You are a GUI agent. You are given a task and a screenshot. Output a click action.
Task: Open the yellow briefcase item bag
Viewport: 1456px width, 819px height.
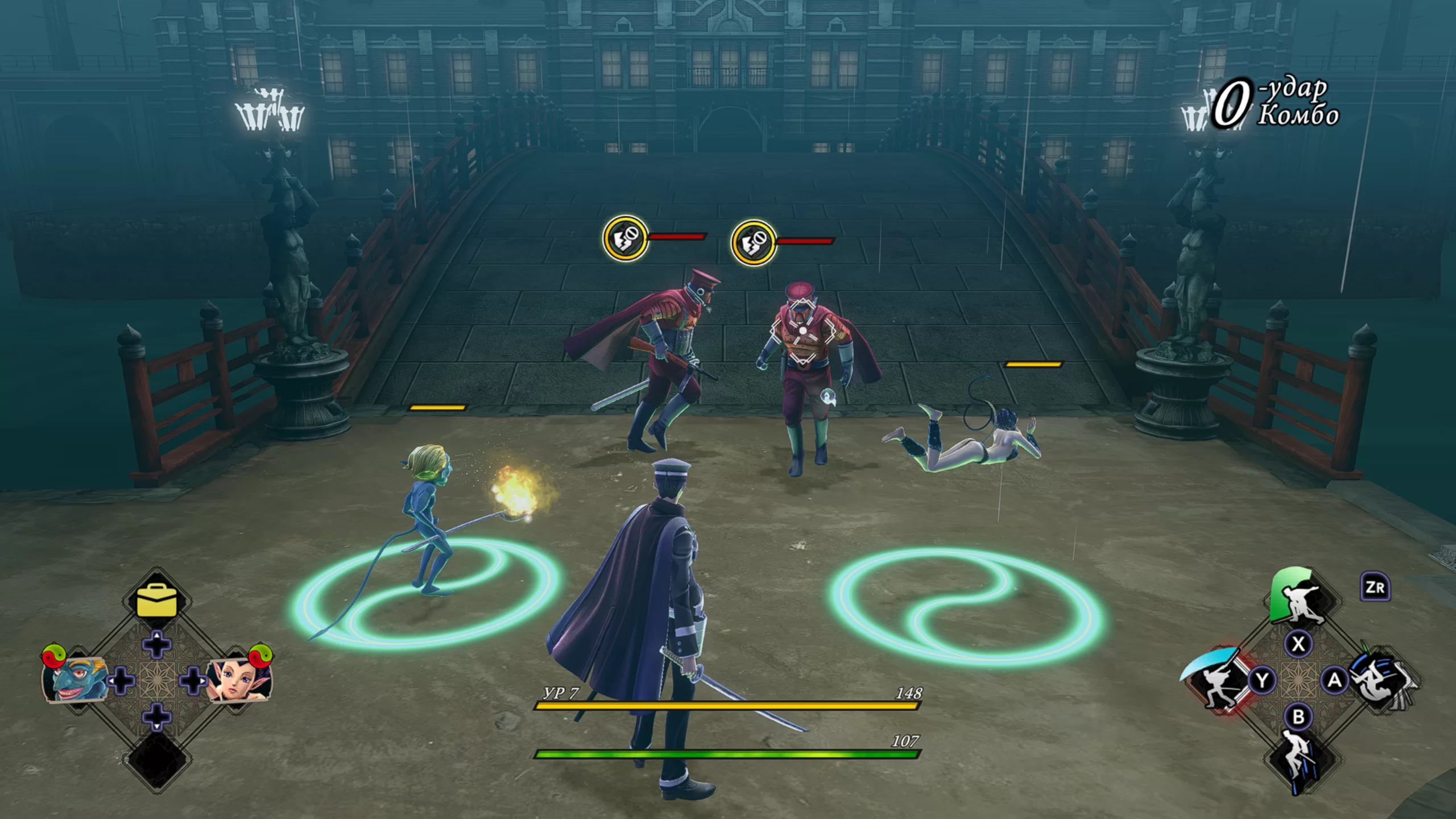click(157, 601)
